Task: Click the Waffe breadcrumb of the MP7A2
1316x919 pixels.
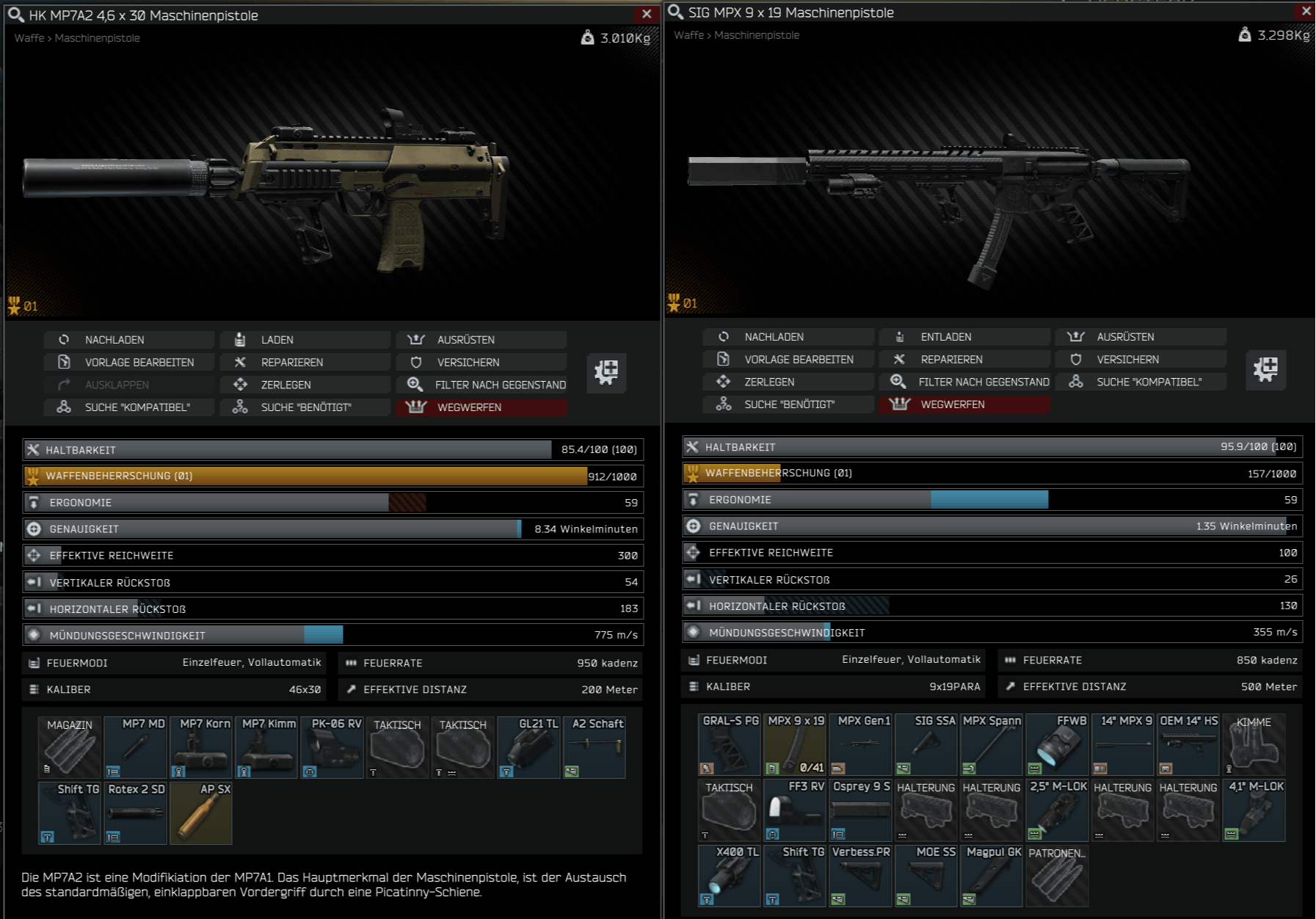Action: (x=29, y=38)
